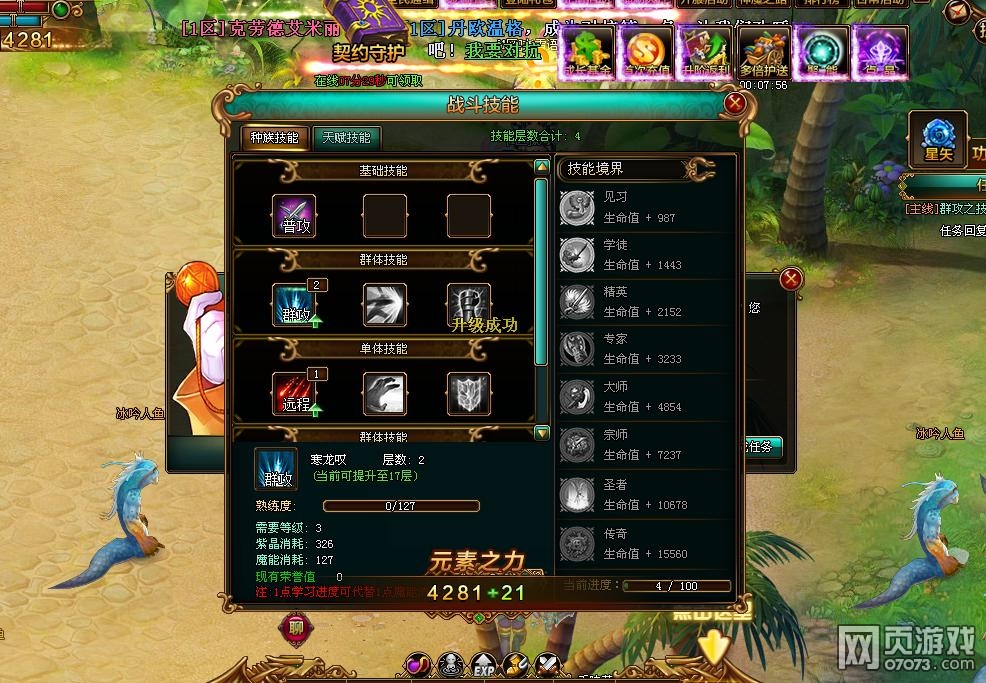This screenshot has width=986, height=683.
Task: Switch to the 天赋技能 tab
Action: (346, 138)
